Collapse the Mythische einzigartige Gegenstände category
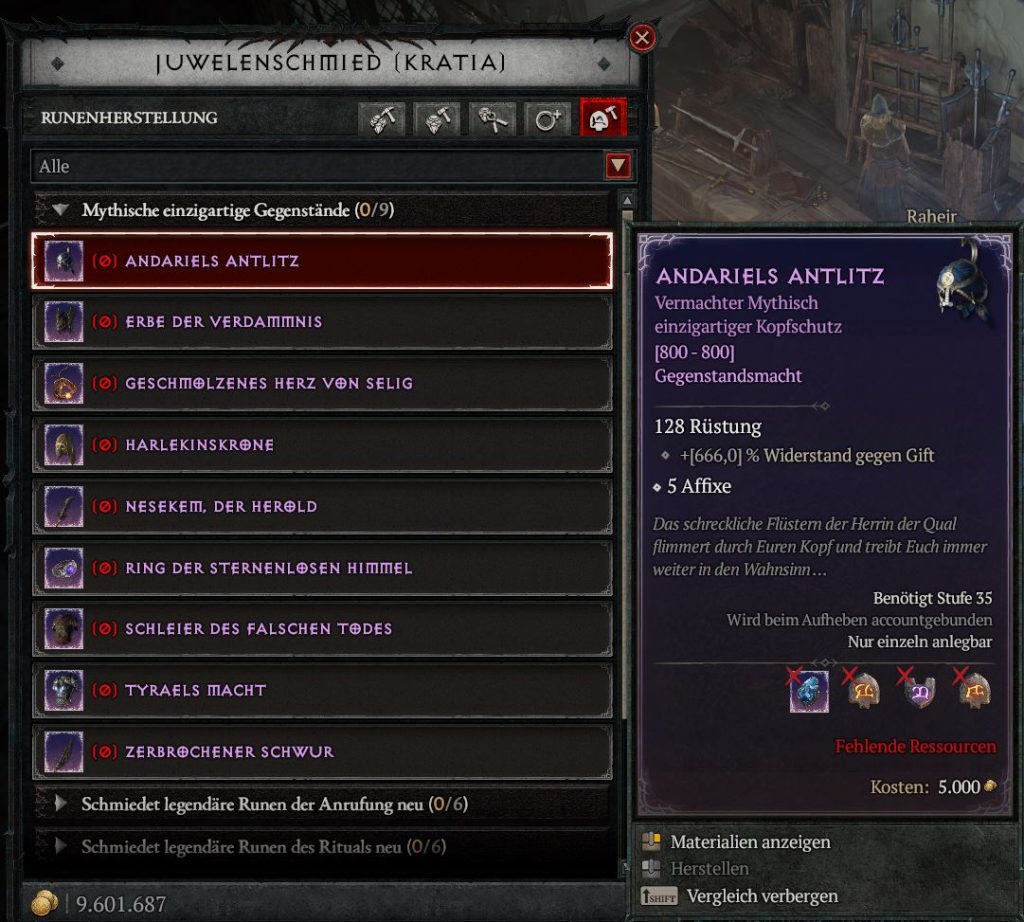1024x922 pixels. 62,211
